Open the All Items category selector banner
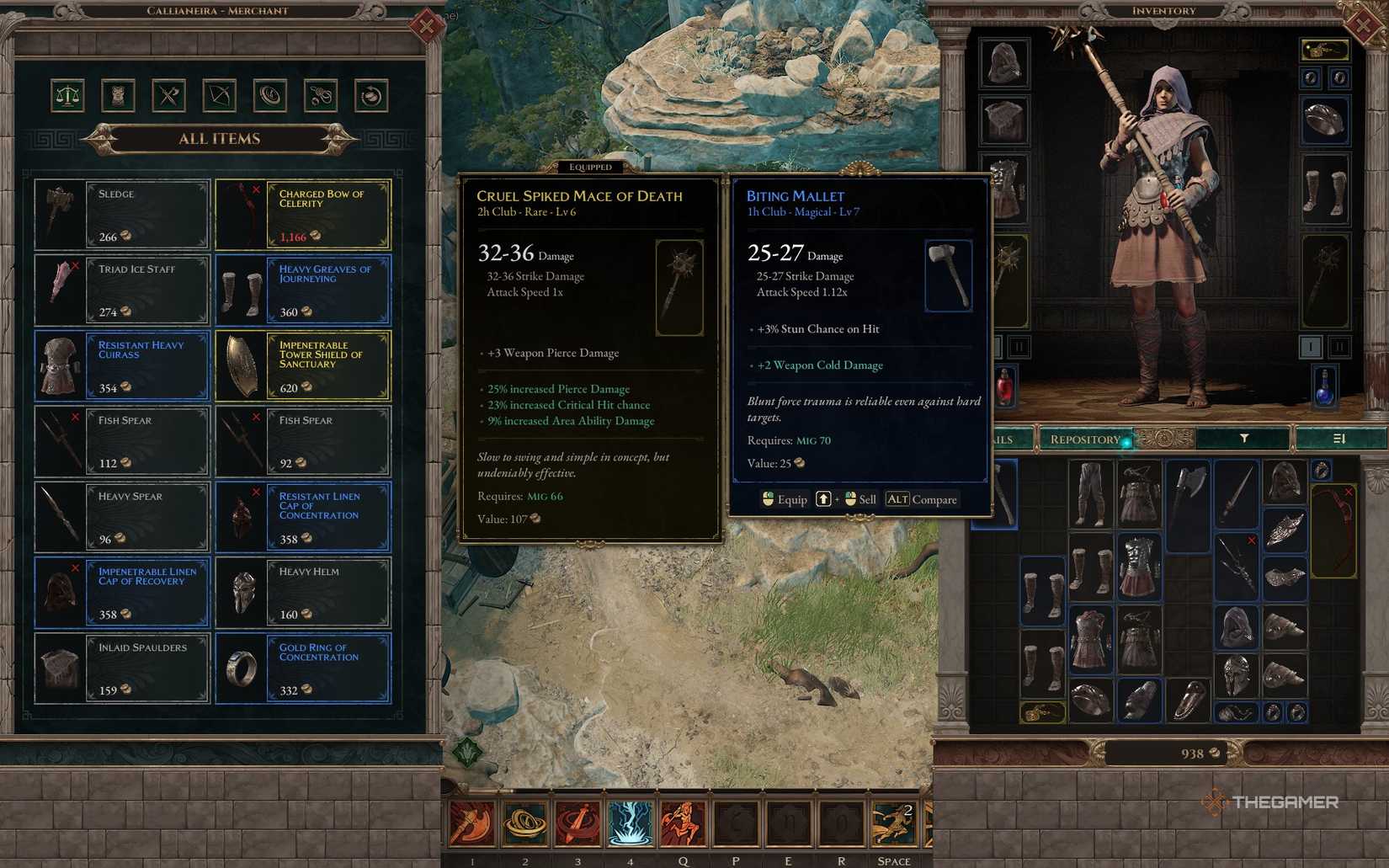1389x868 pixels. [x=220, y=138]
